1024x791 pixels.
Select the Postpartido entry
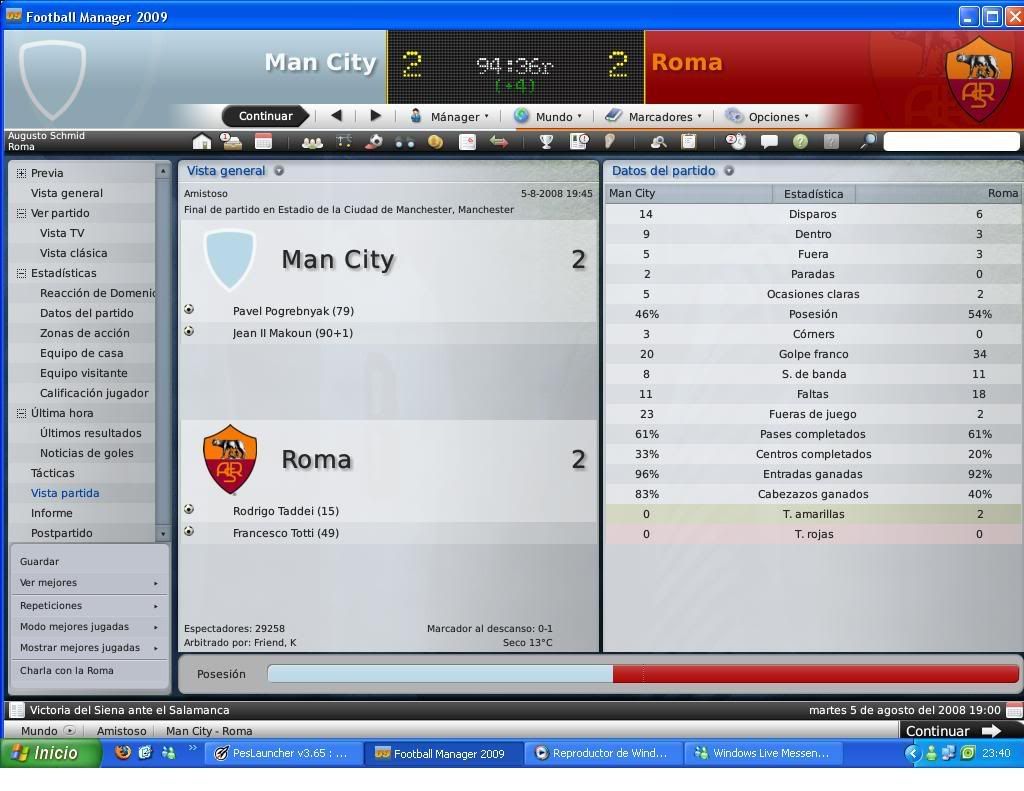(x=62, y=533)
